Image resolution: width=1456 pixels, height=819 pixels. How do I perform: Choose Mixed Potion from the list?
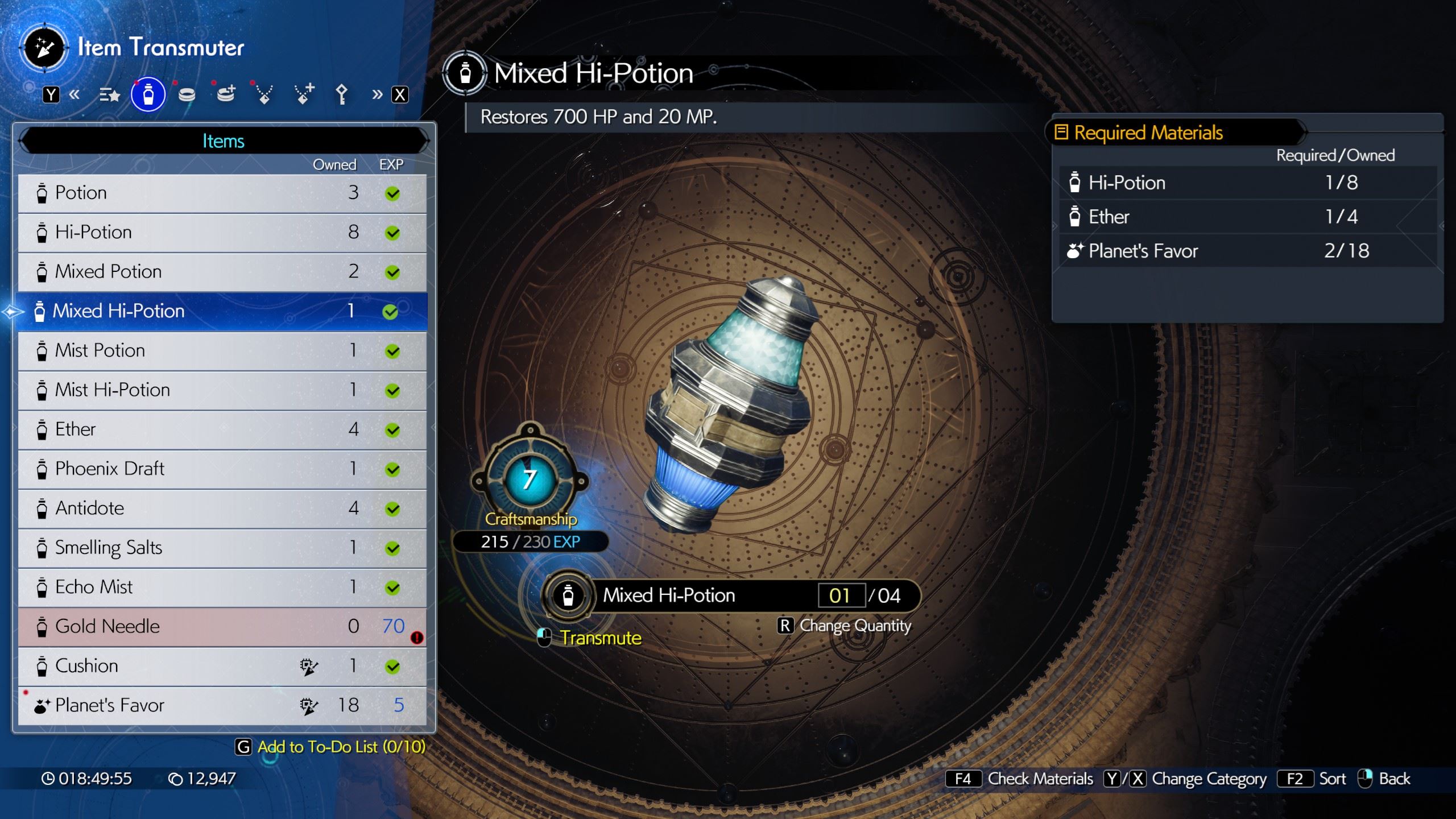222,272
